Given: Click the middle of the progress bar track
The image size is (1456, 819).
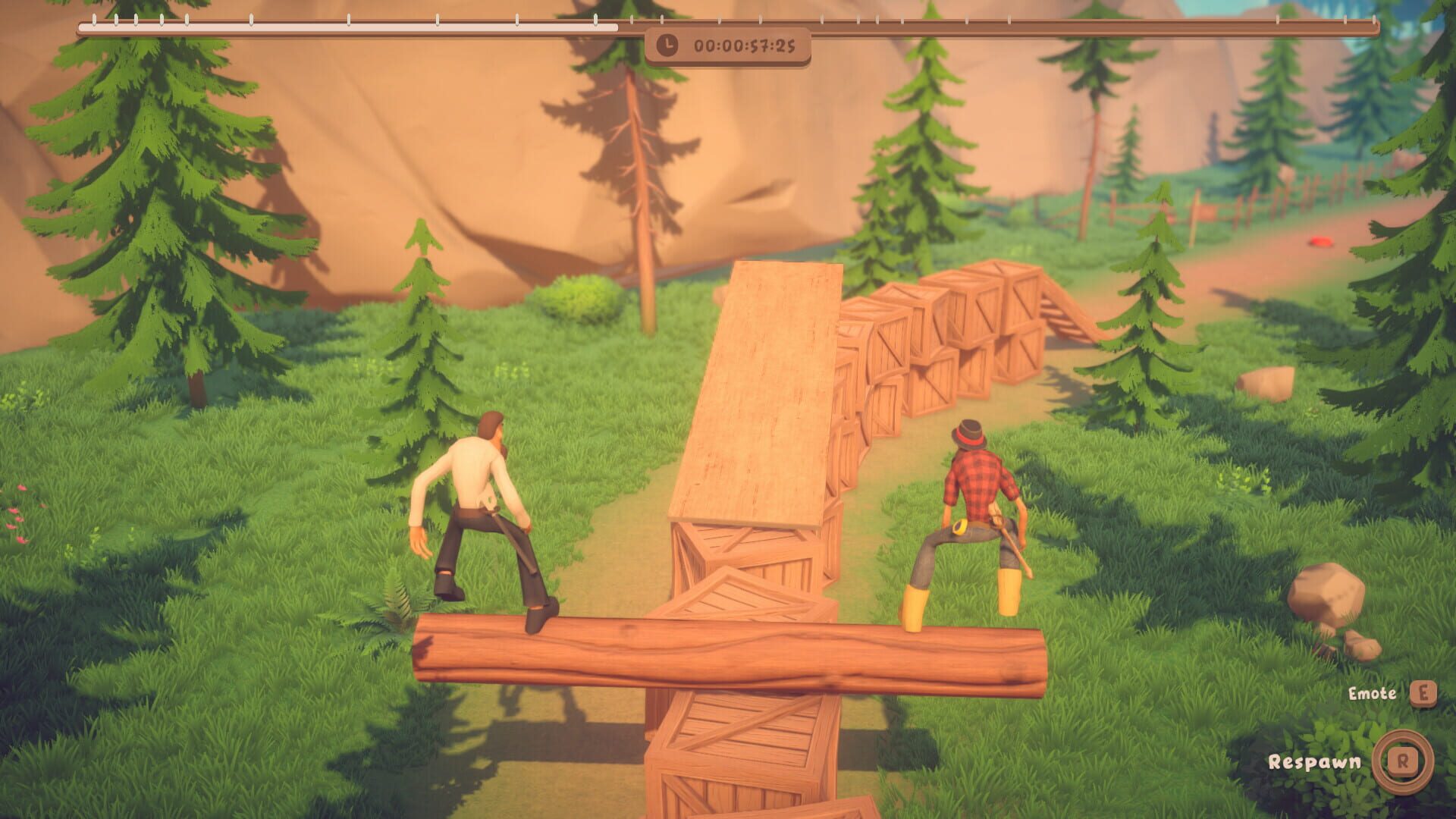Looking at the screenshot, I should [x=728, y=24].
